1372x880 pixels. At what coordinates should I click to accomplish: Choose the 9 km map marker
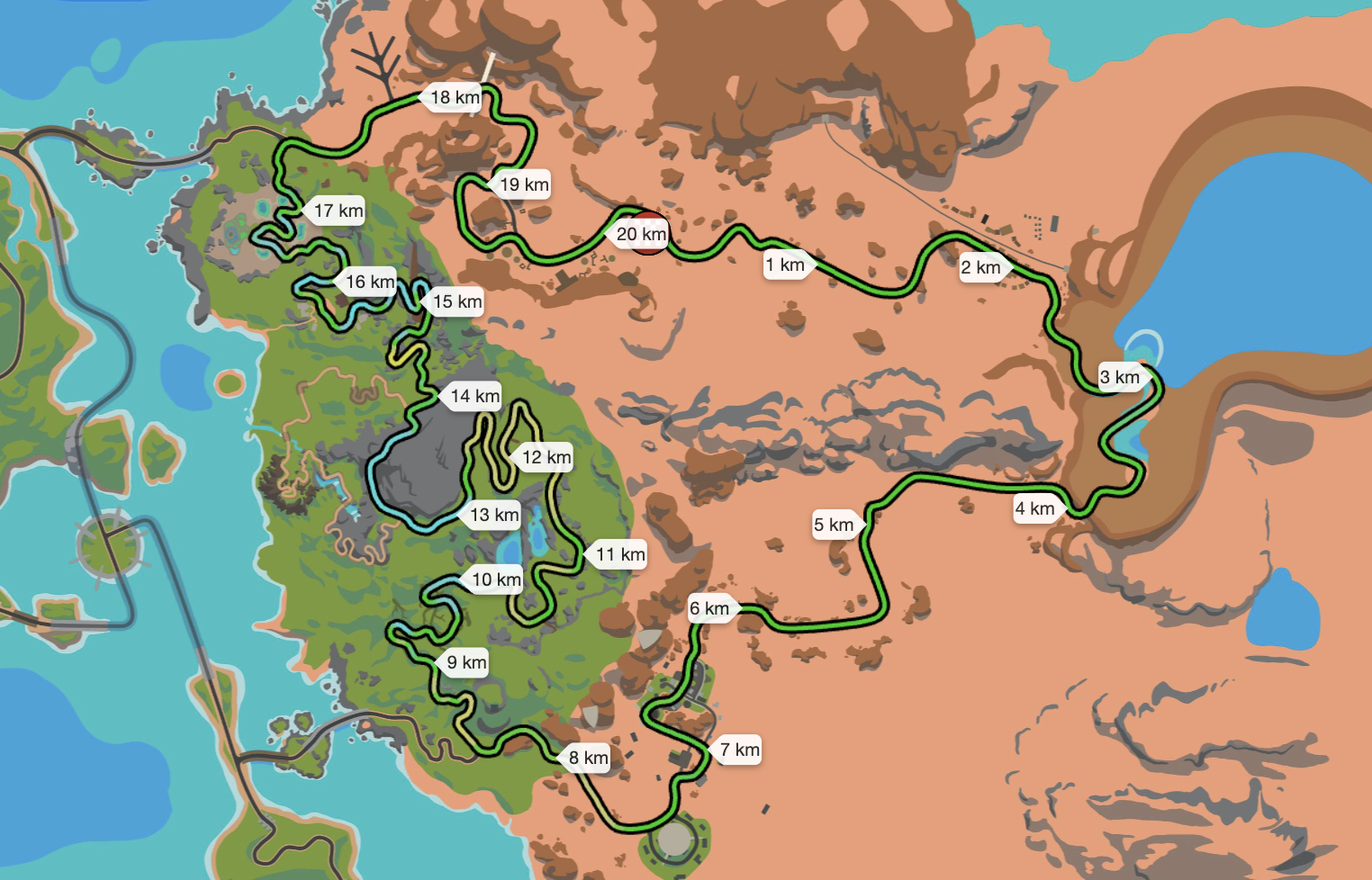point(466,662)
